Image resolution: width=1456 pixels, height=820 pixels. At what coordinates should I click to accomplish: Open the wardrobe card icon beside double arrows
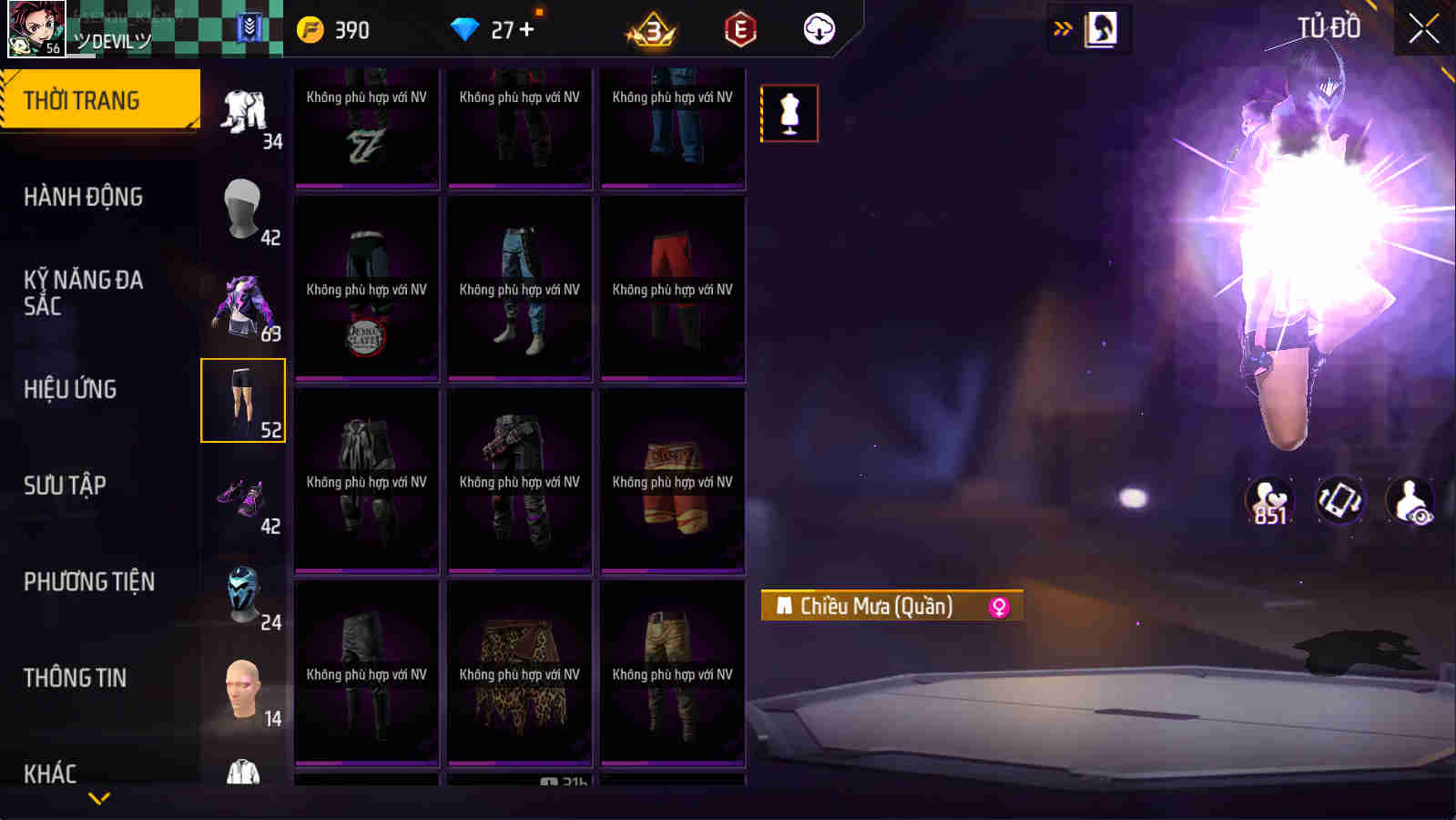1103,28
